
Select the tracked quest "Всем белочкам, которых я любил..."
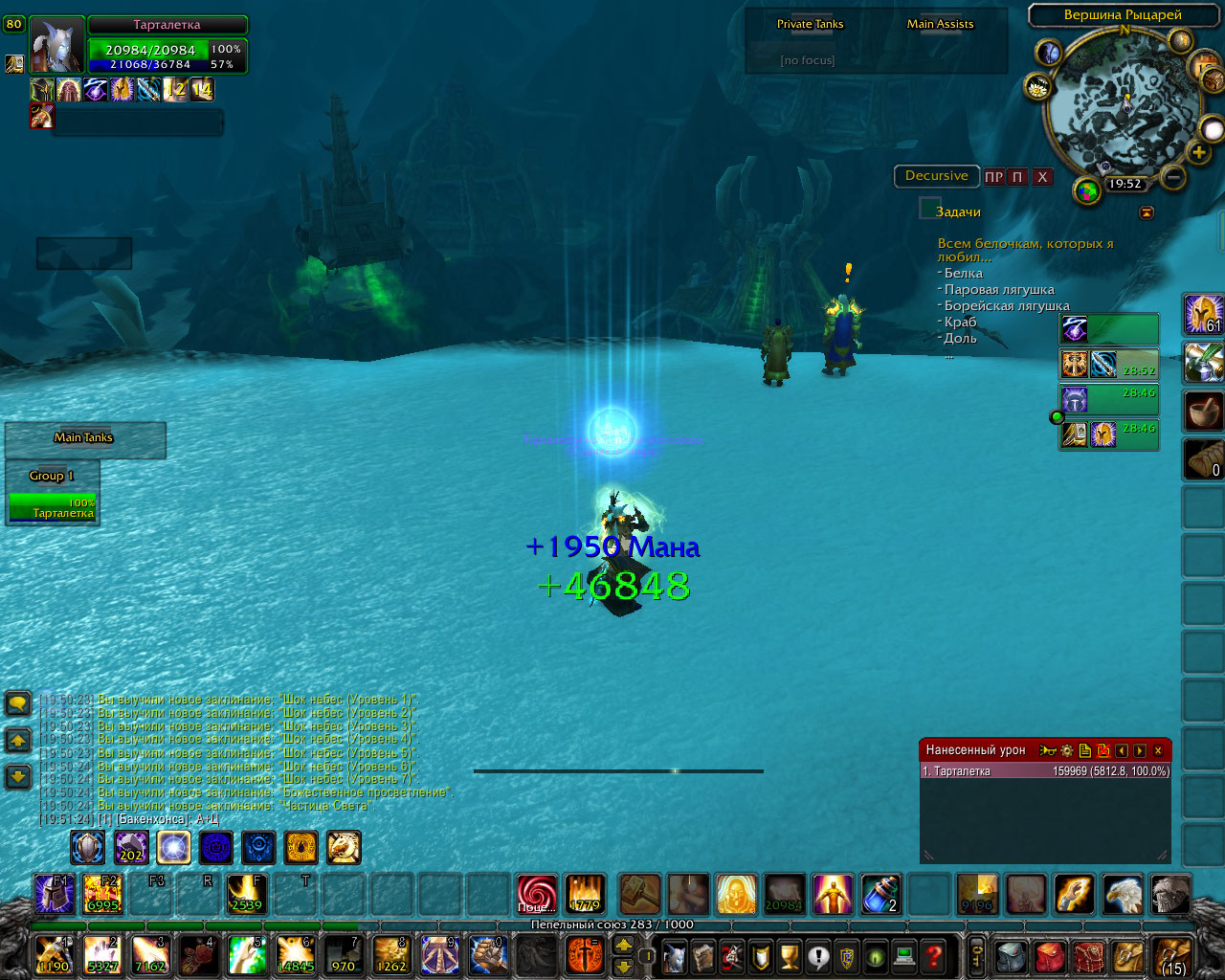[x=1025, y=250]
